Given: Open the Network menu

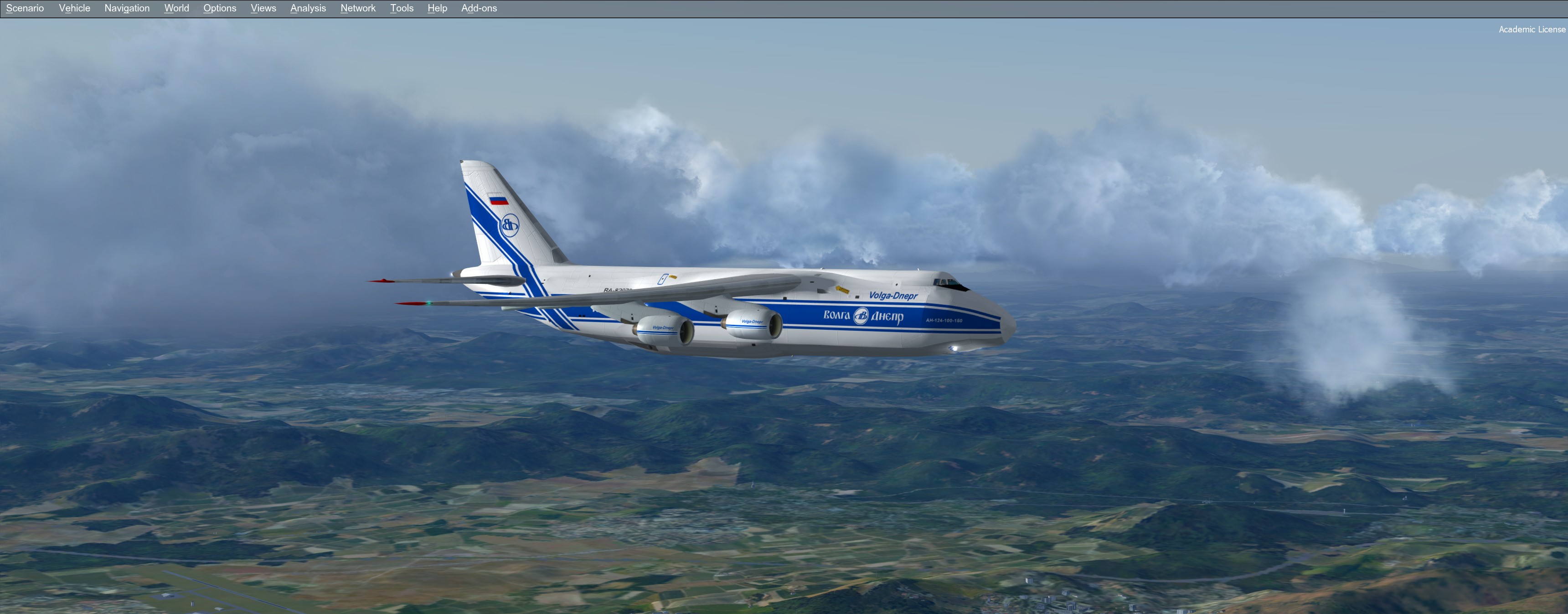Looking at the screenshot, I should click(x=358, y=8).
